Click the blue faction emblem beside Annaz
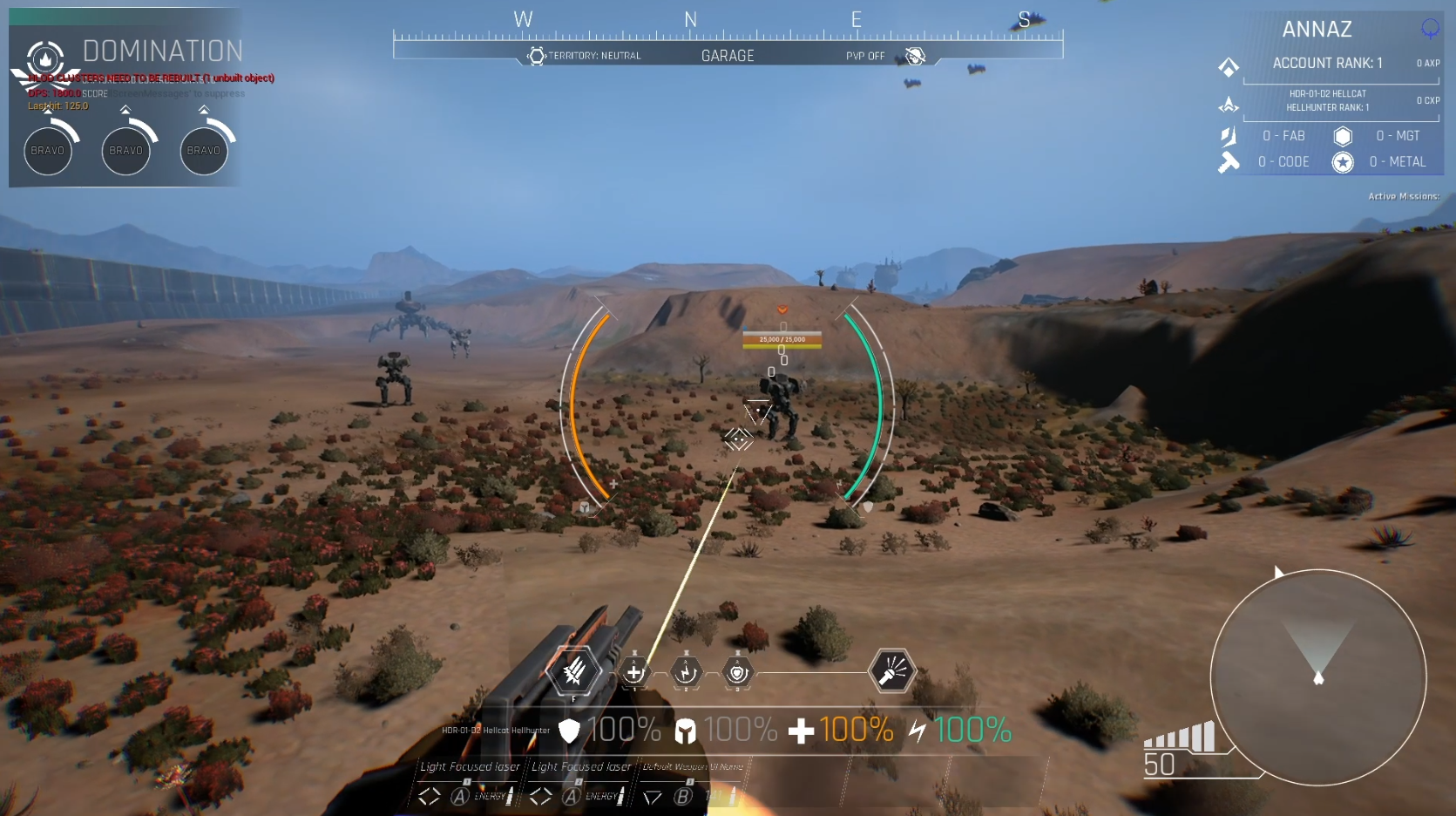Screen dimensions: 1456x816 1430,29
